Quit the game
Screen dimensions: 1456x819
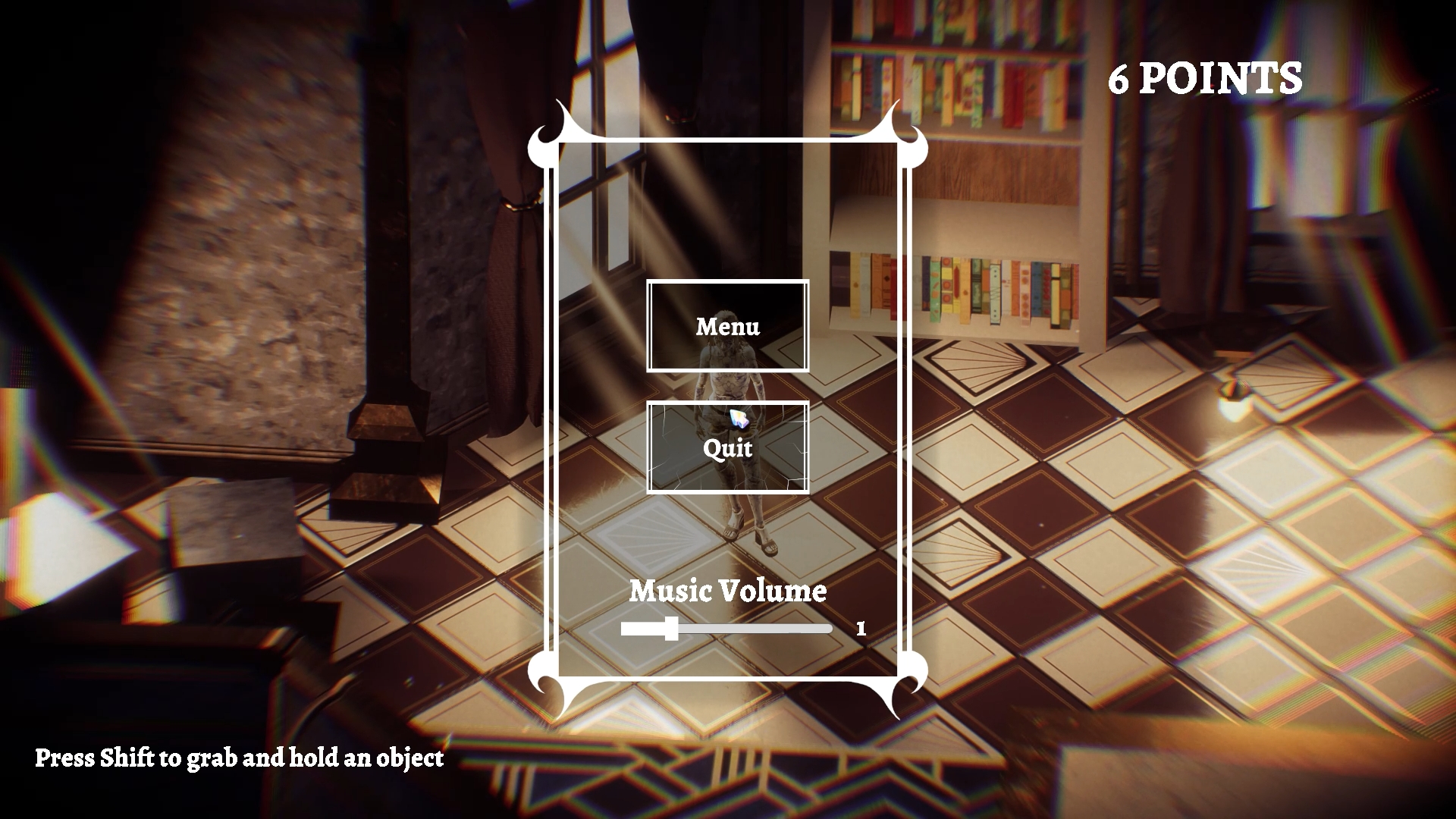click(x=727, y=447)
